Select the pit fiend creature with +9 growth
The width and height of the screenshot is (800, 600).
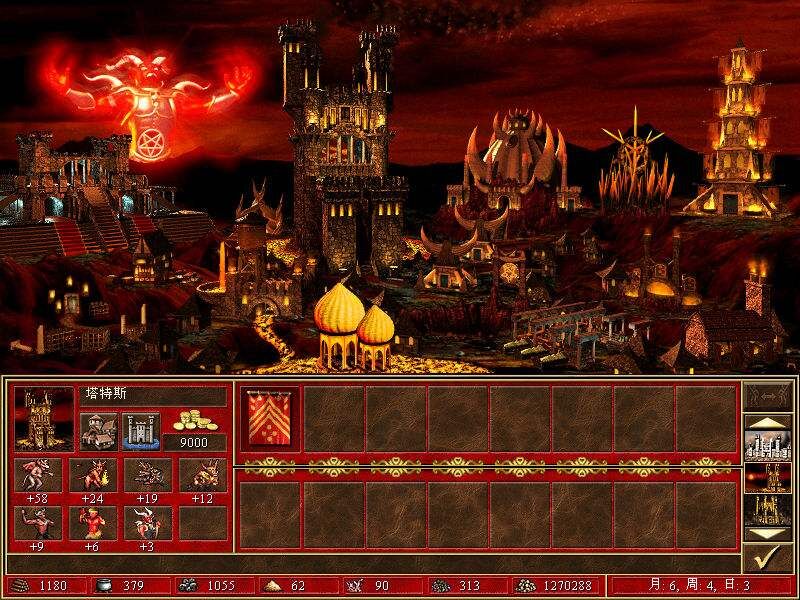click(x=39, y=523)
